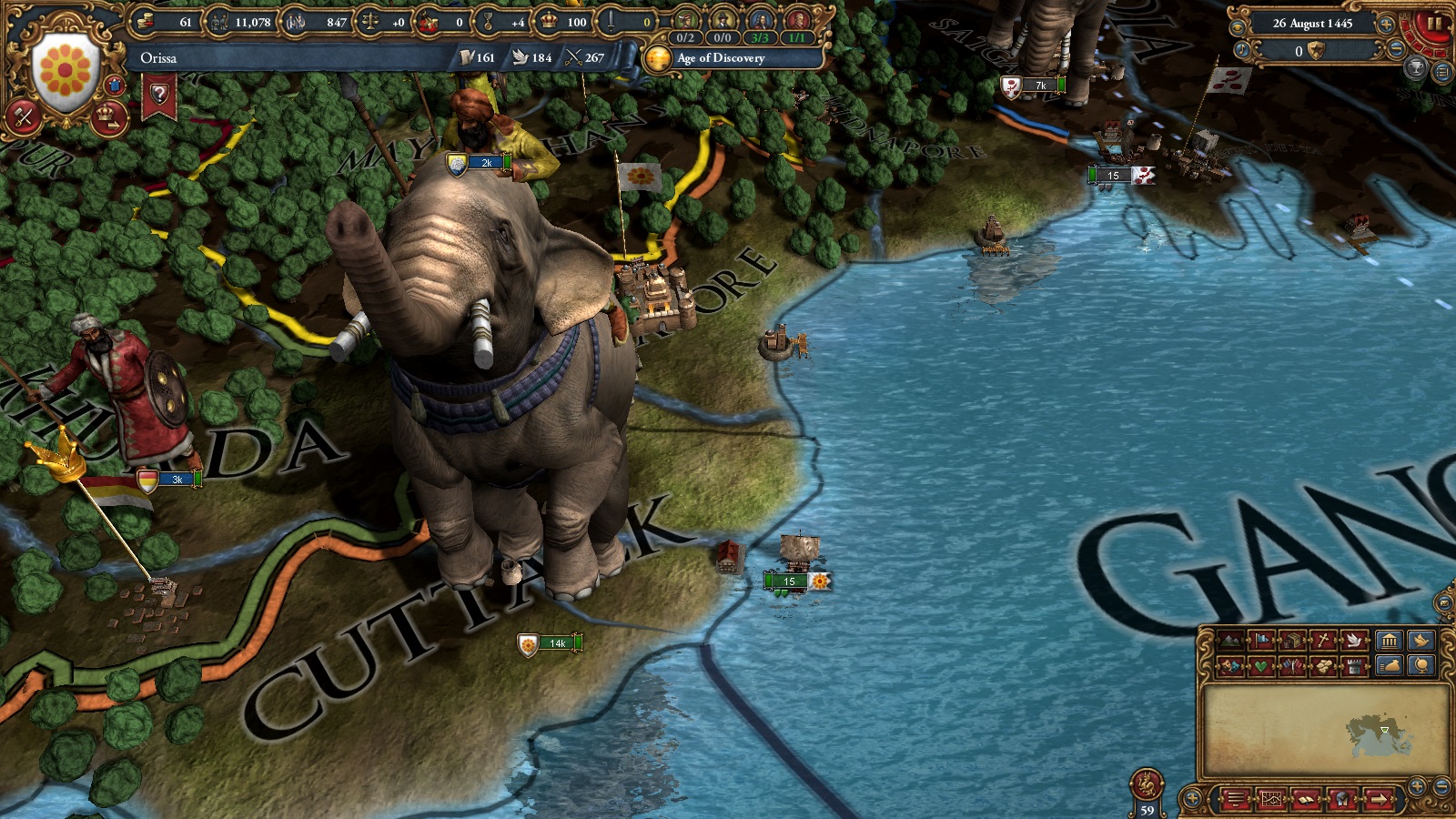Click the achievements trophy icon
The image size is (1456, 819).
coord(1416,67)
